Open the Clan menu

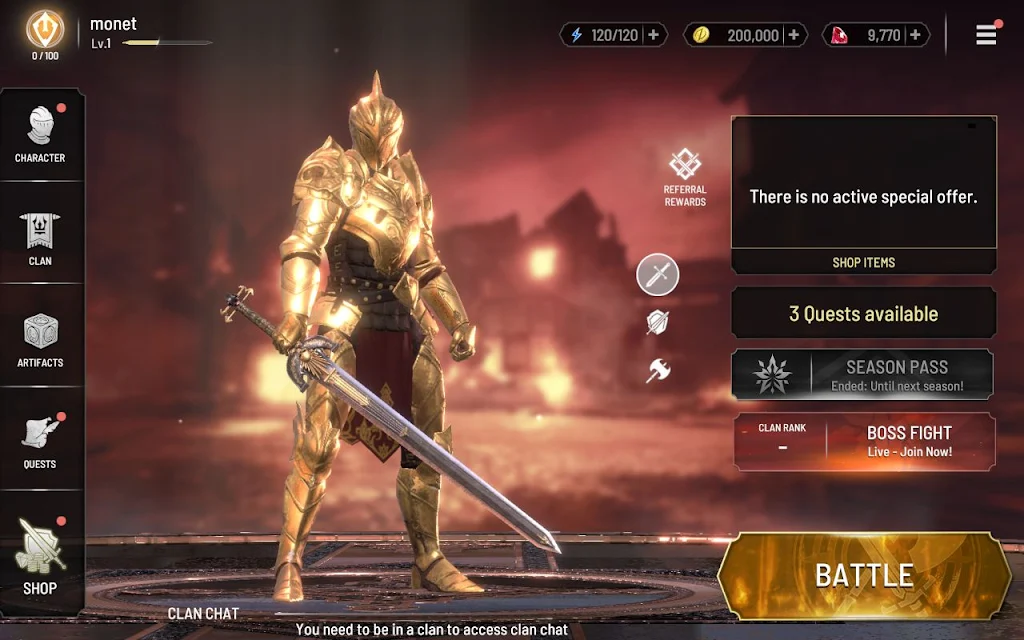(x=40, y=238)
